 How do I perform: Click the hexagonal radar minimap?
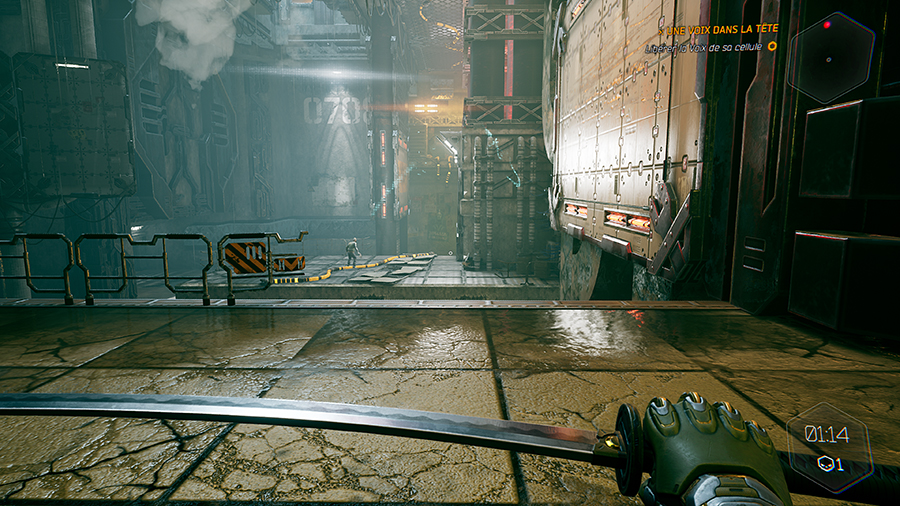point(830,57)
